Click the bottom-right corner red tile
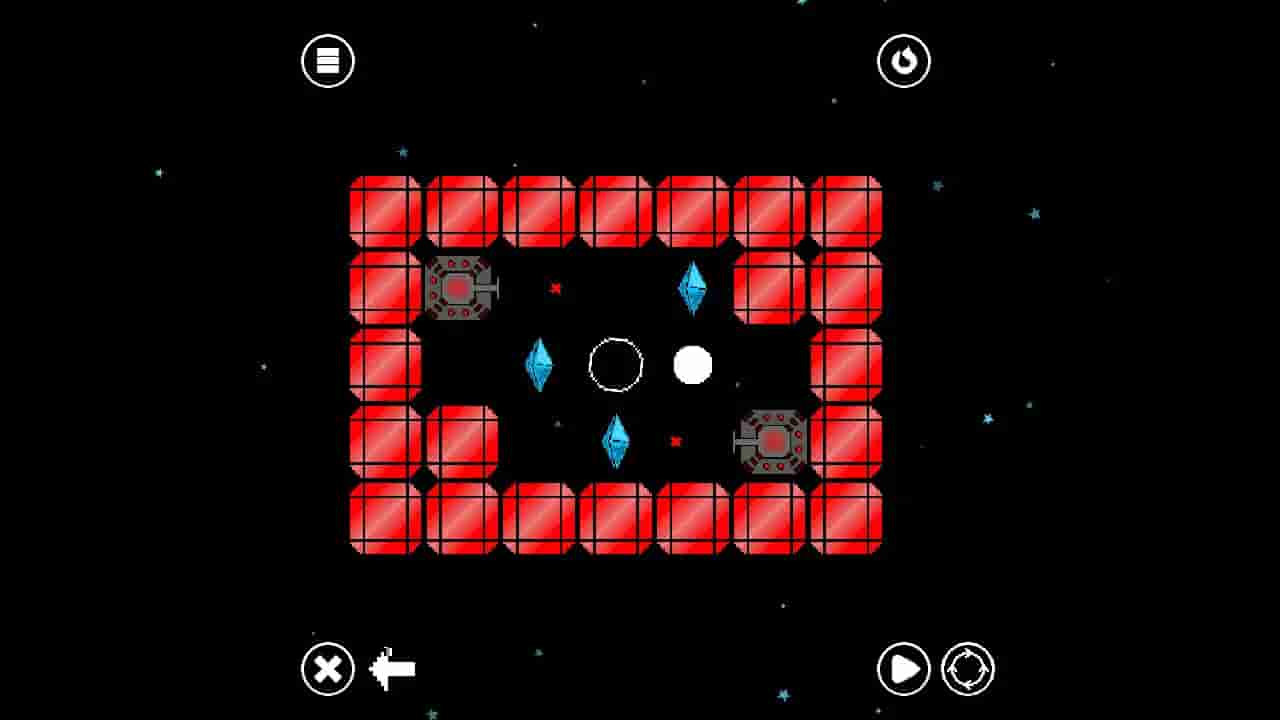1280x720 pixels. point(845,519)
